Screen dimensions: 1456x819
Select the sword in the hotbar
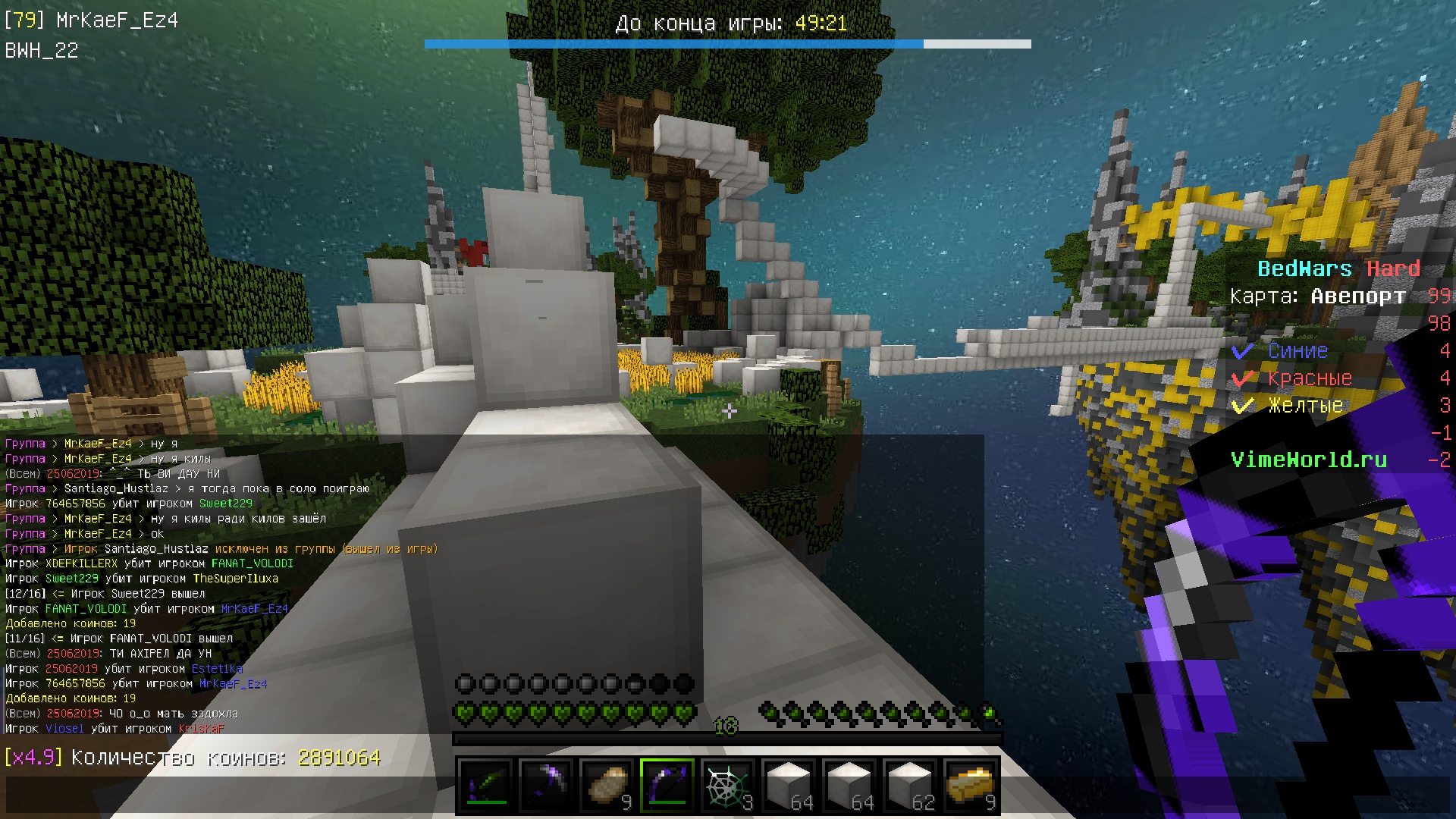point(485,786)
